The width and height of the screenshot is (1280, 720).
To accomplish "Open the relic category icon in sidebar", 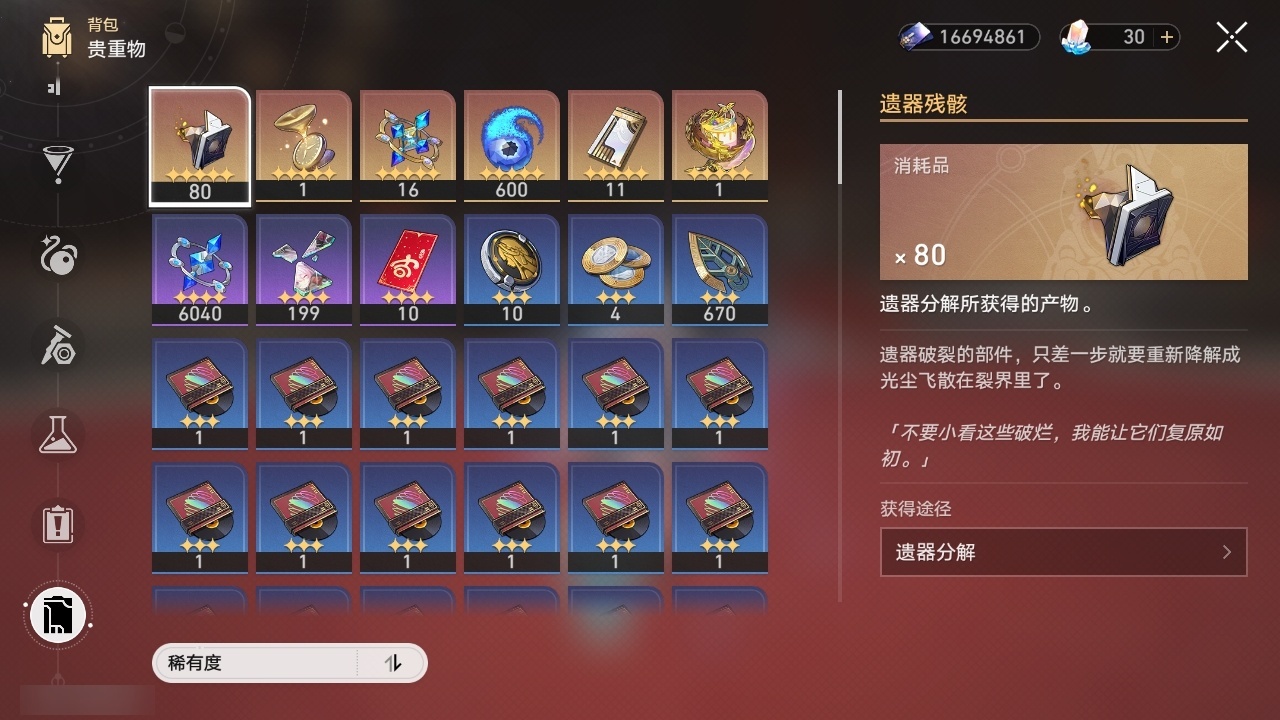I will coord(57,348).
